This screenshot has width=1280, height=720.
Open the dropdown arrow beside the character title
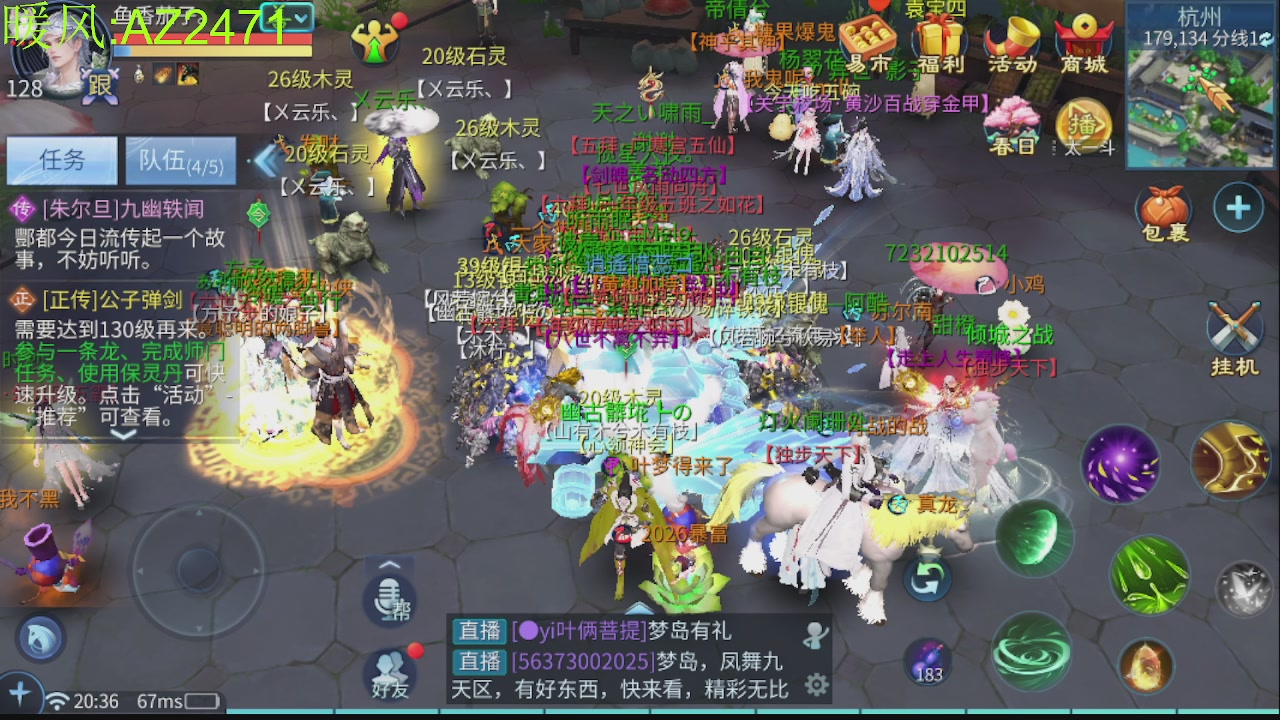(x=301, y=18)
